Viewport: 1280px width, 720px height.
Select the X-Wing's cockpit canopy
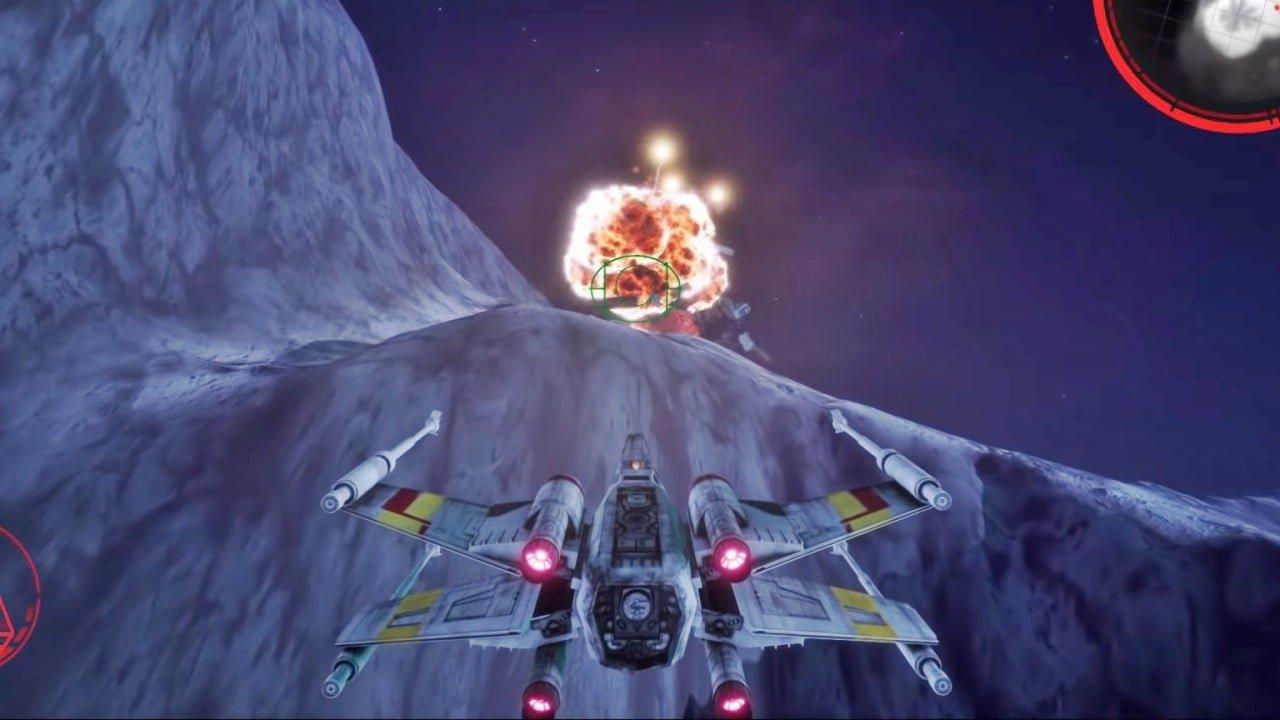[634, 445]
